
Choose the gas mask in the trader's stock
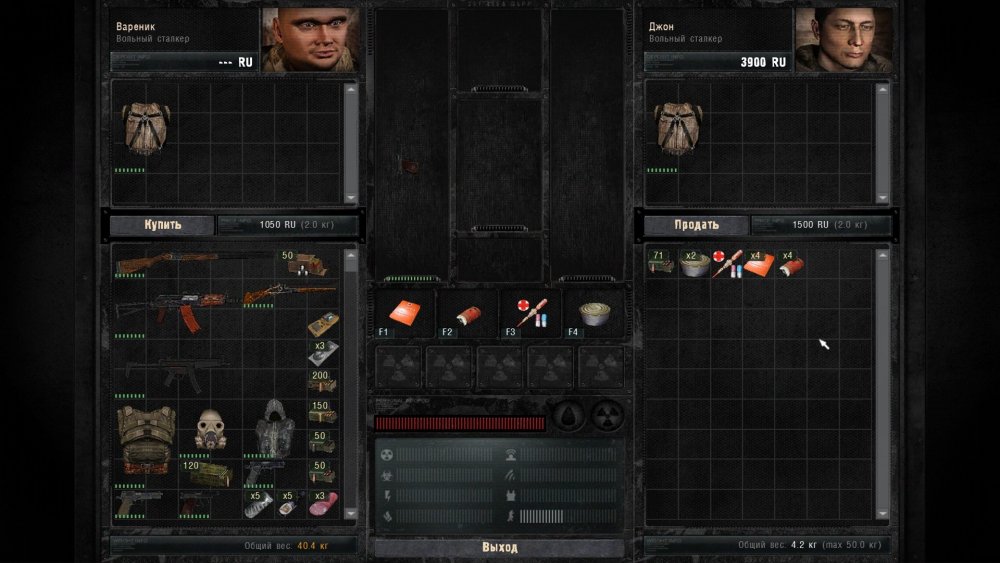tap(211, 429)
